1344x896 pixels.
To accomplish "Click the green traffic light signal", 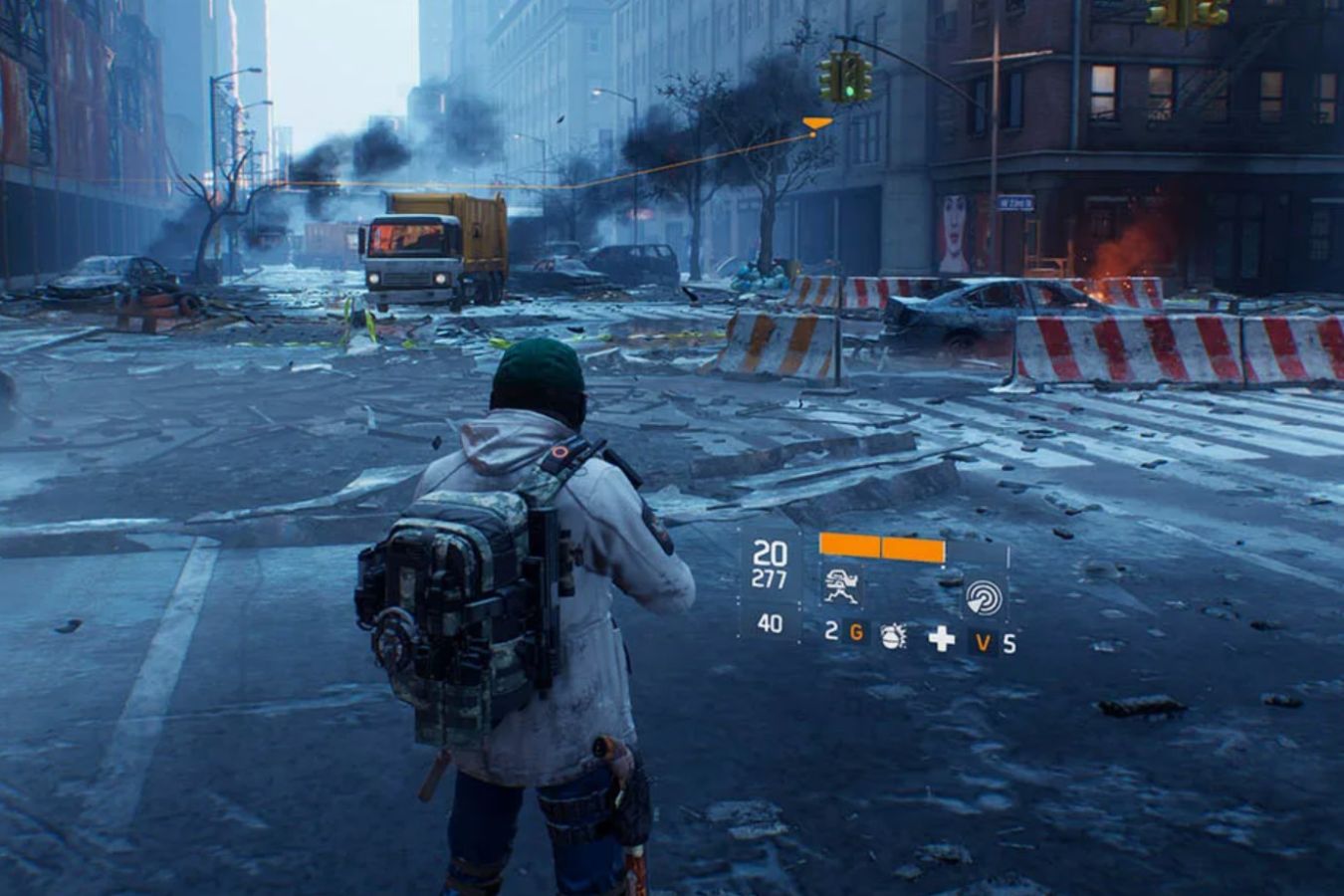I will point(849,91).
